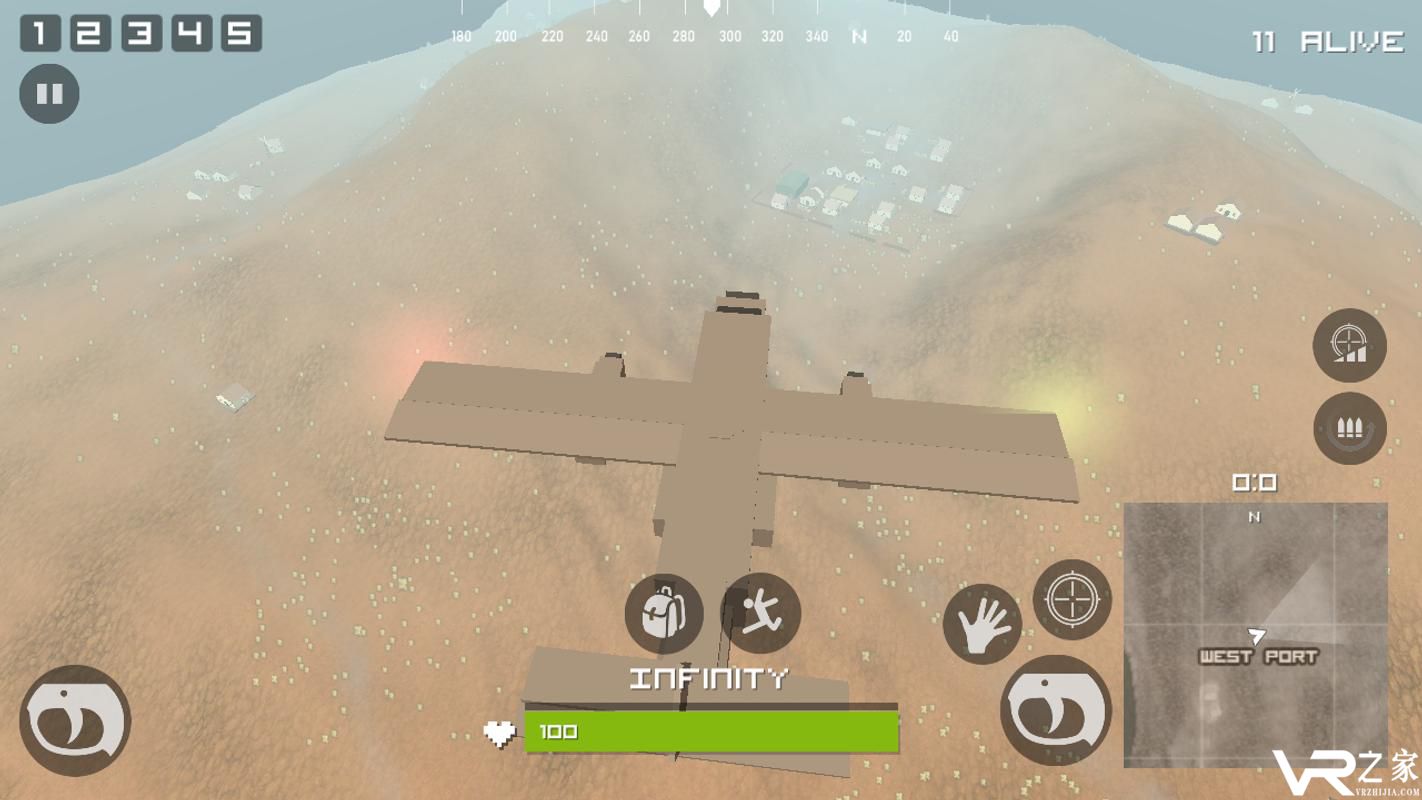Tap the fire button beside the minimap
This screenshot has height=800, width=1422.
[x=1056, y=710]
